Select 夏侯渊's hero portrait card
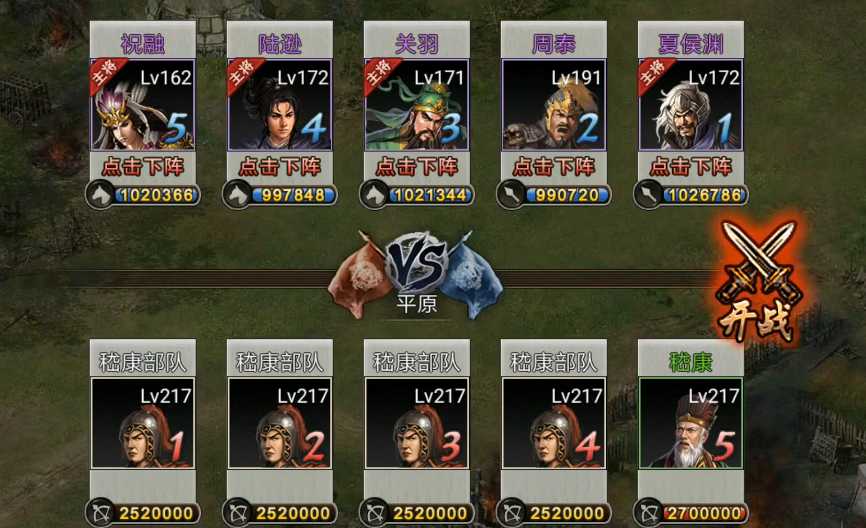866x528 pixels. pos(690,105)
